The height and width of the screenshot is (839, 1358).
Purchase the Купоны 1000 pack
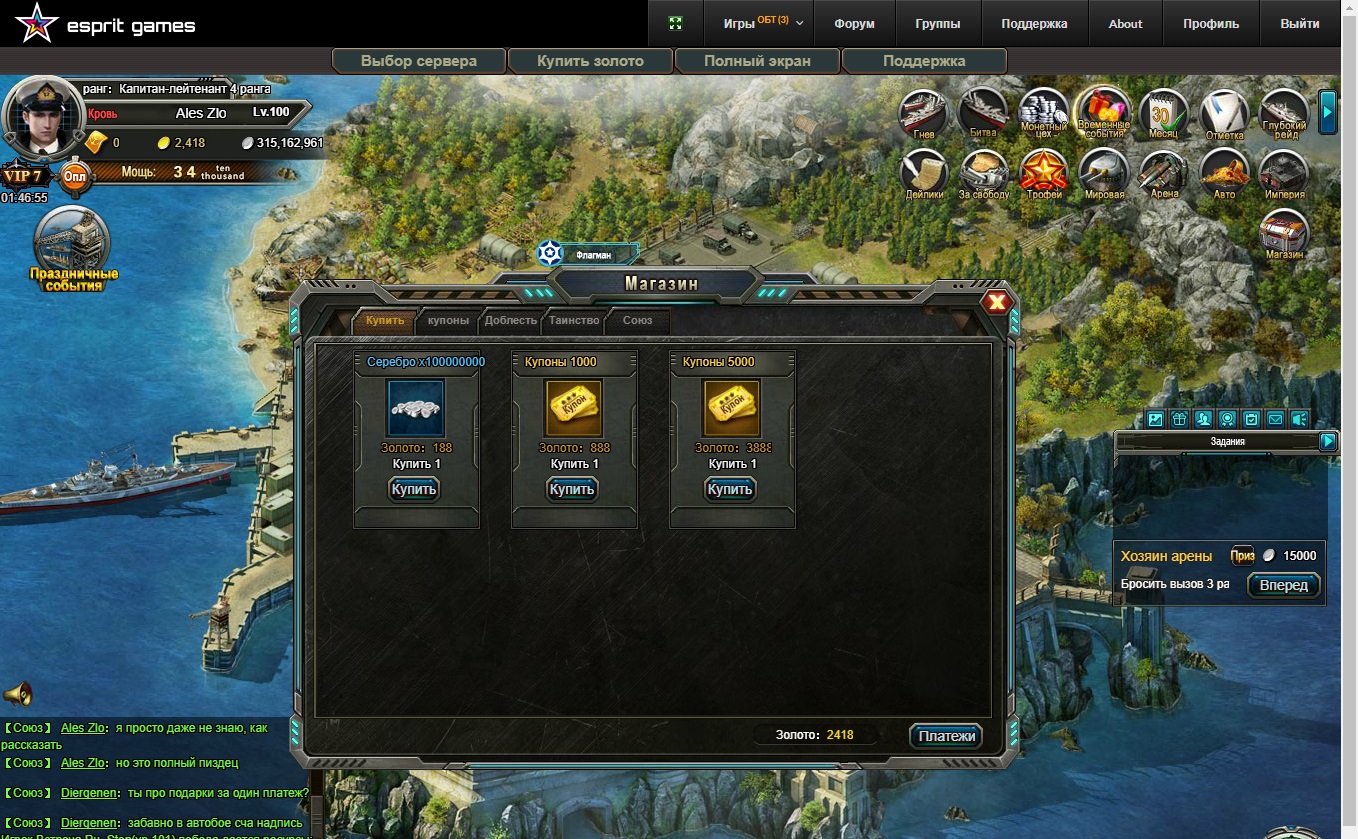(572, 489)
